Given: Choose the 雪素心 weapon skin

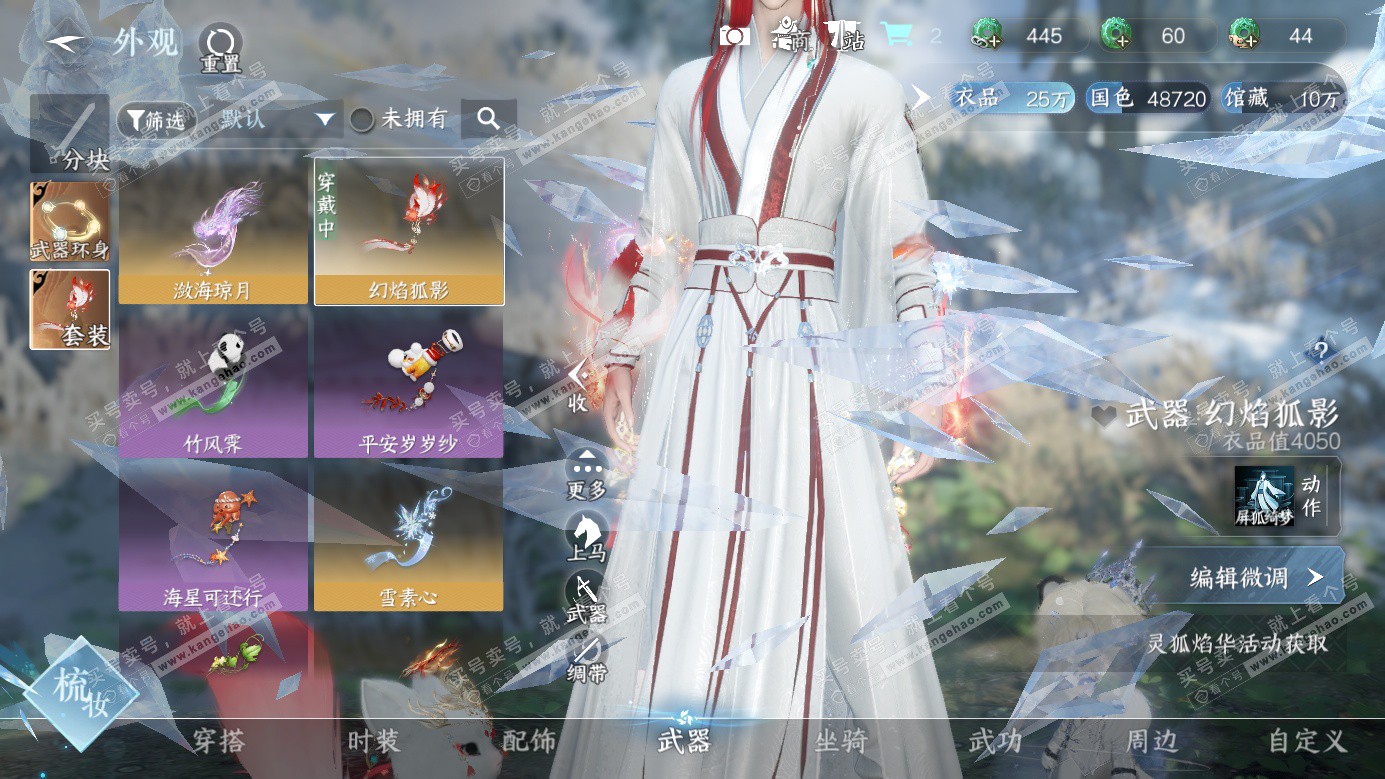Looking at the screenshot, I should coord(408,540).
